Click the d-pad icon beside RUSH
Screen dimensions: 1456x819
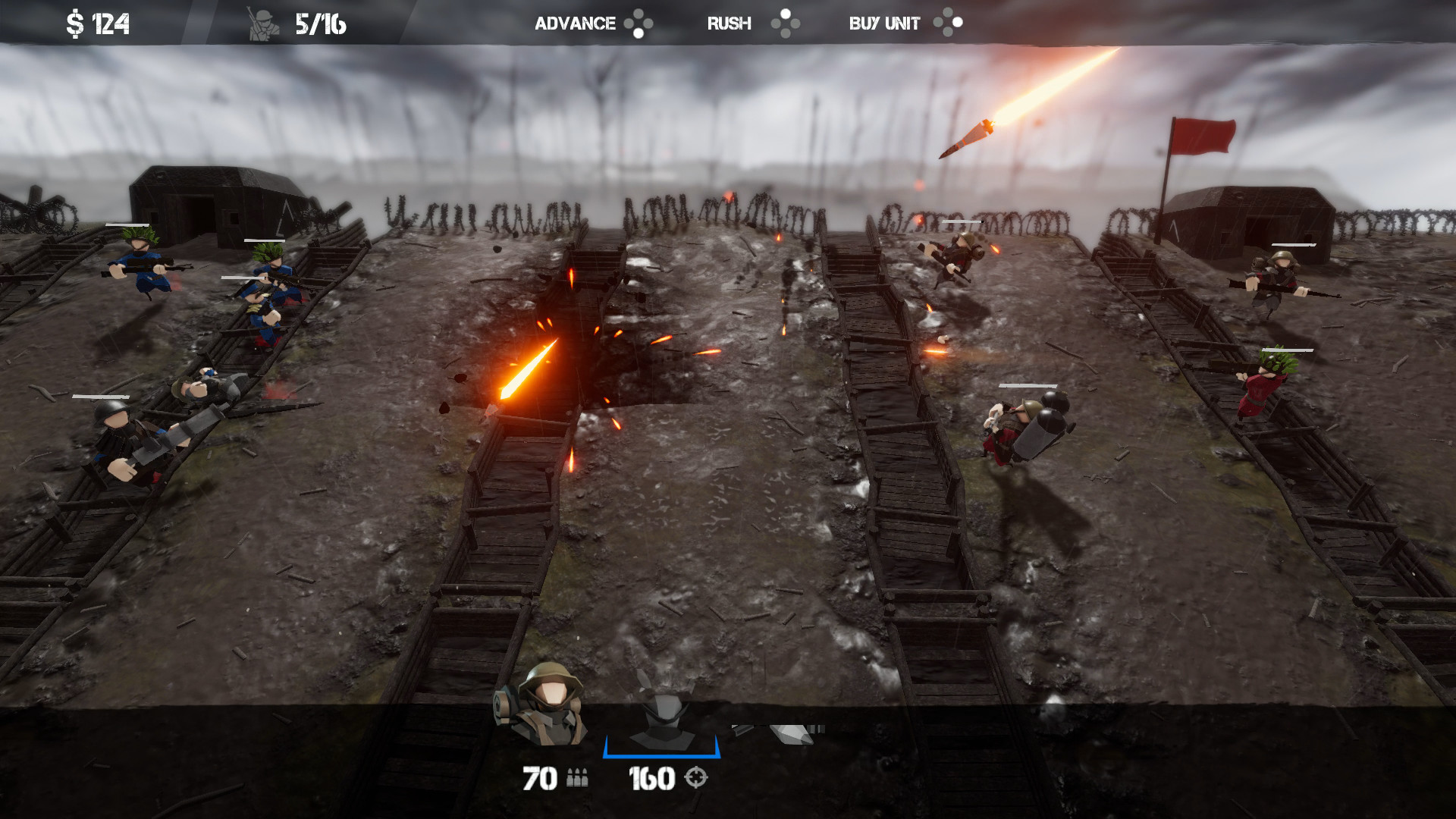point(787,23)
